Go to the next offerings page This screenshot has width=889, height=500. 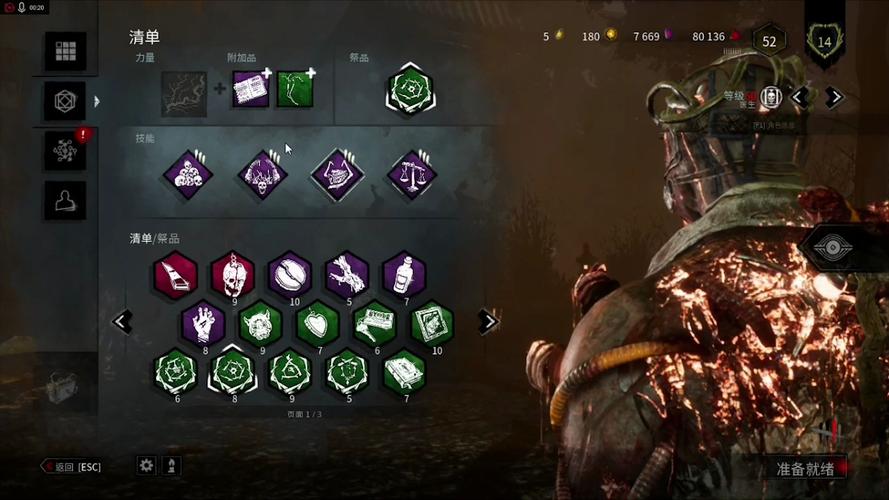[x=488, y=321]
